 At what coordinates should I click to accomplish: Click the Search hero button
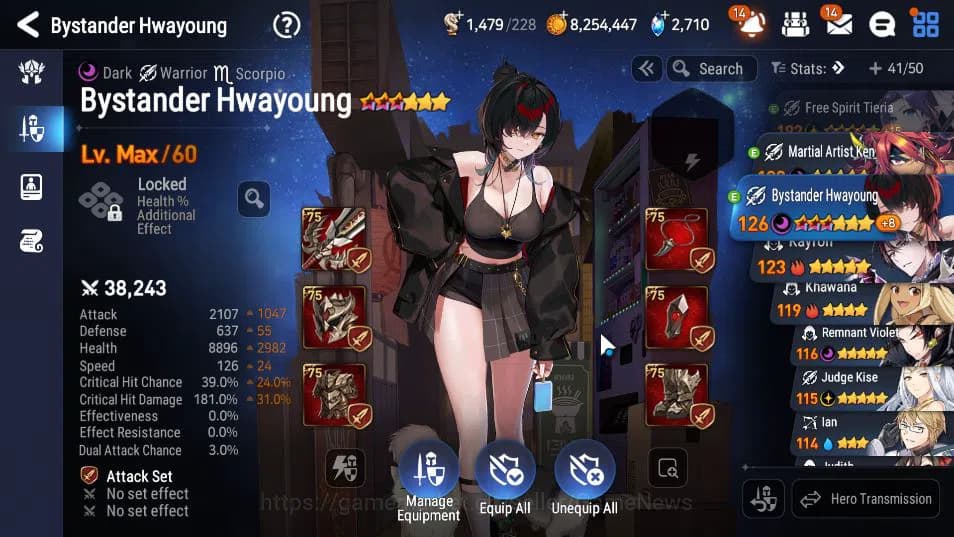708,69
